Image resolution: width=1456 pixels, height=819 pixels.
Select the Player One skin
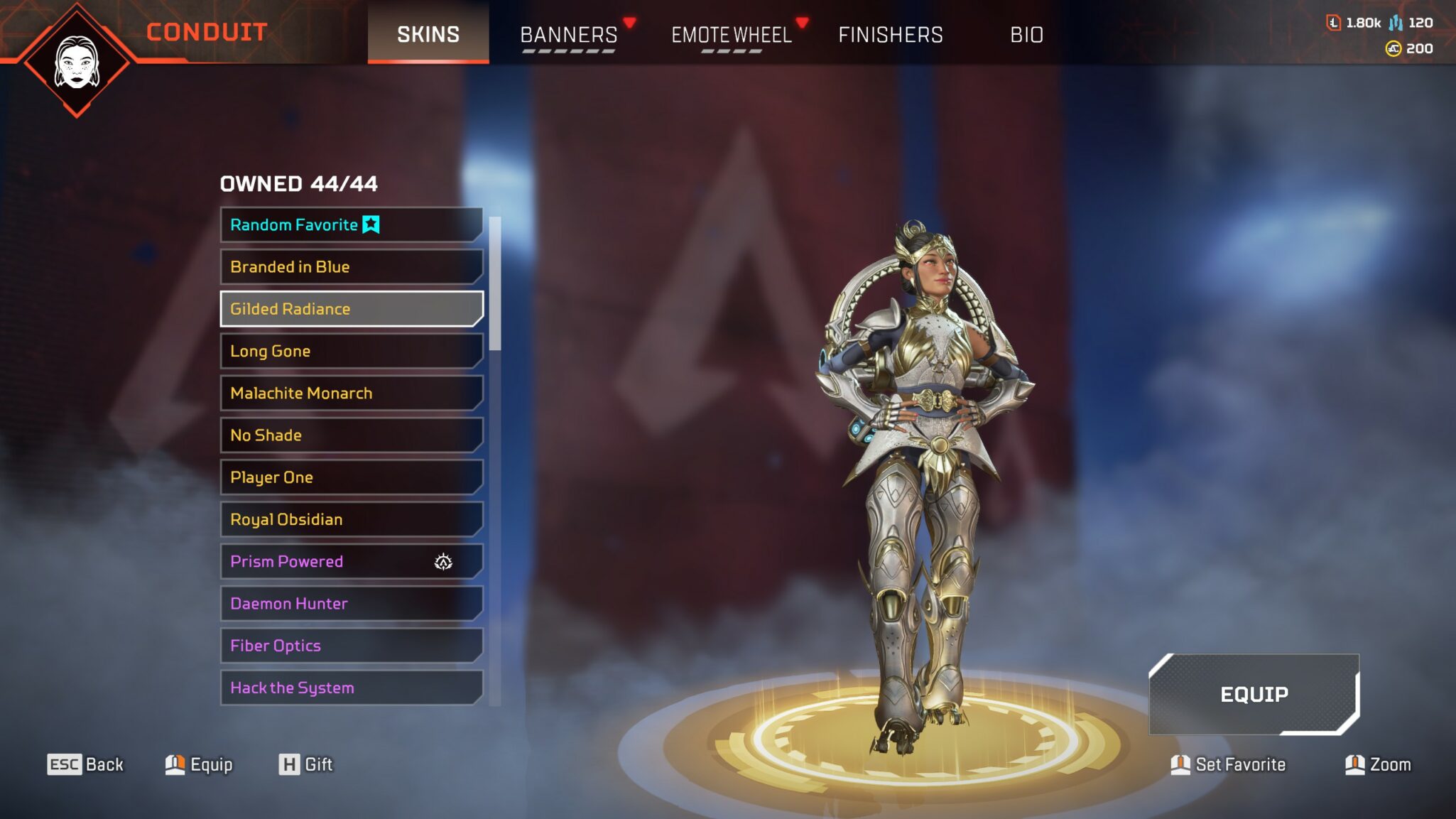coord(352,477)
